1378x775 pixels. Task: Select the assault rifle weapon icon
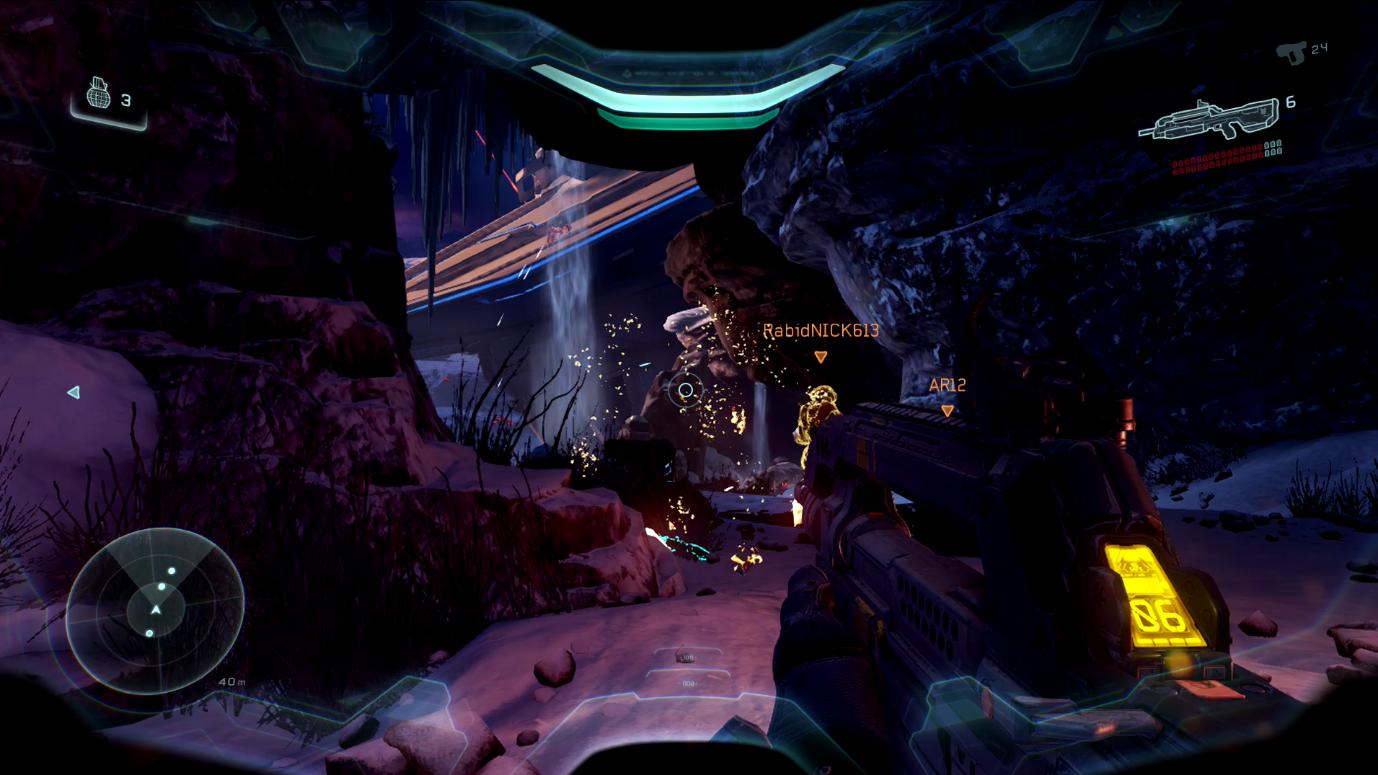coord(1212,118)
